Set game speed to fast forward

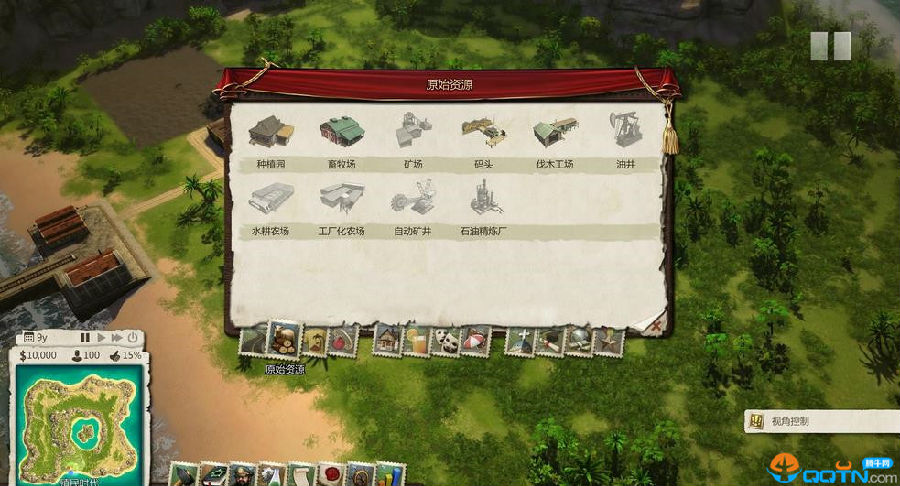(x=117, y=338)
